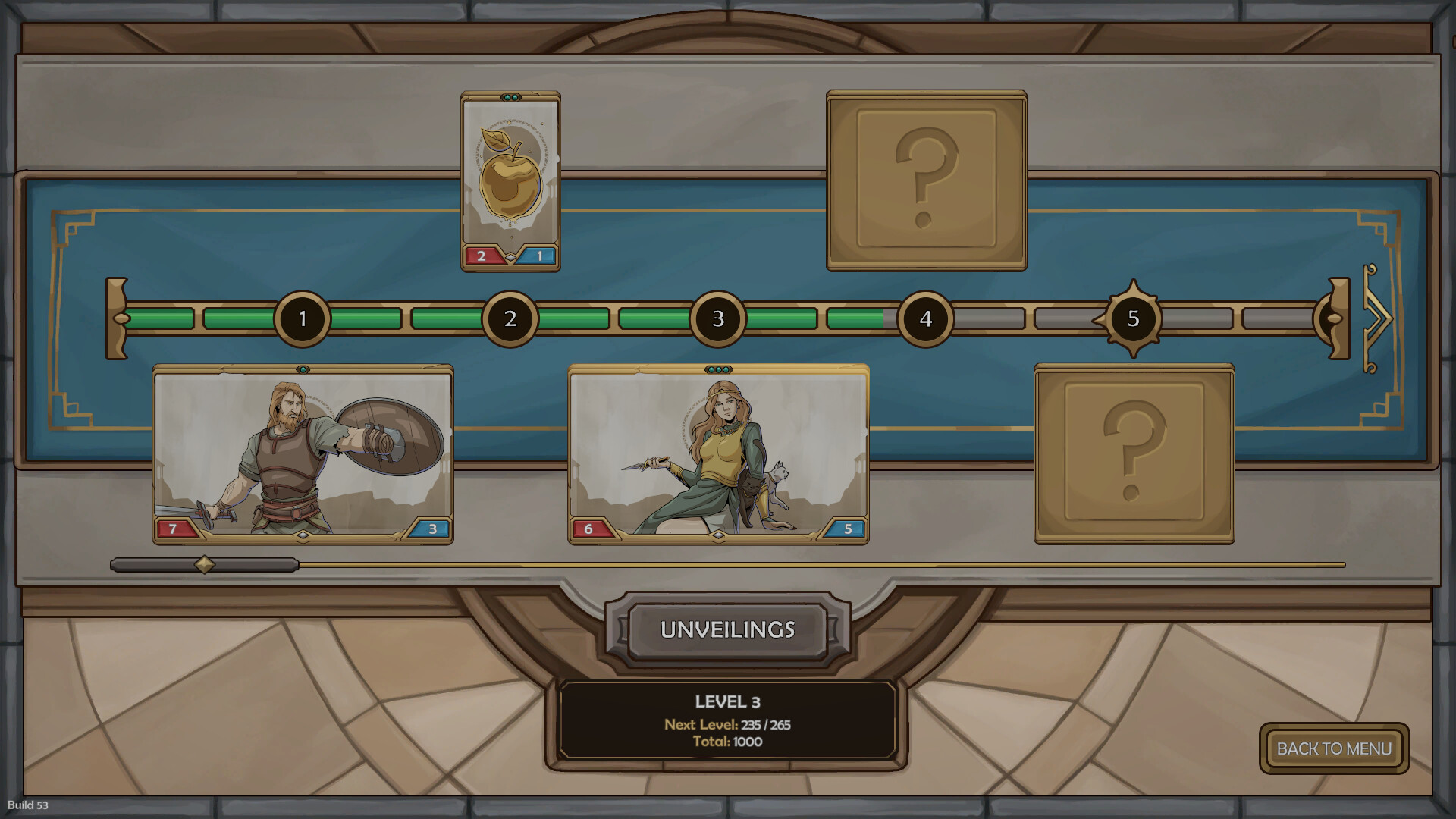This screenshot has width=1456, height=819.
Task: Select level 1 marker on progress track
Action: point(303,318)
